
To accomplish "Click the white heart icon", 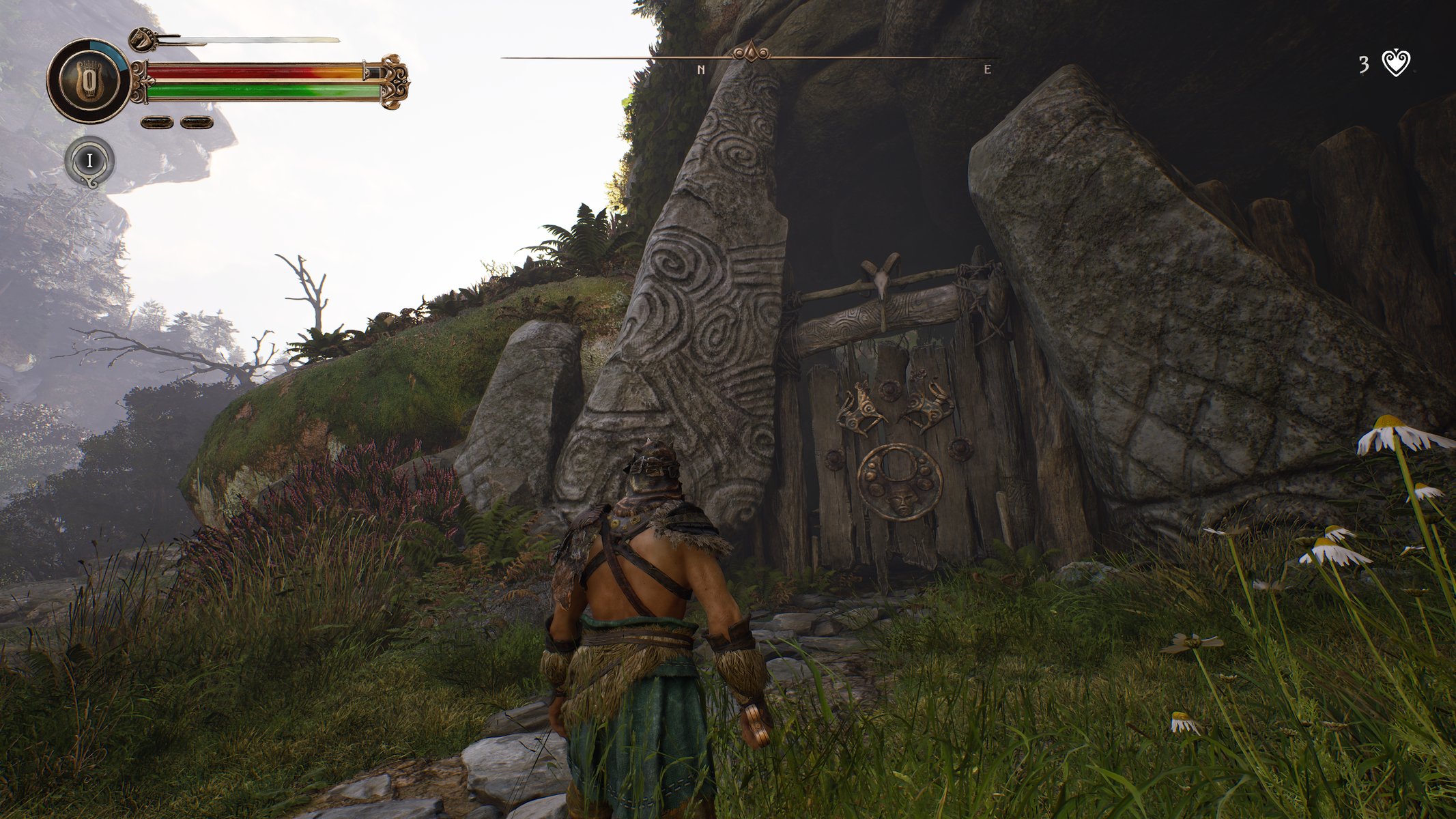I will tap(1396, 63).
